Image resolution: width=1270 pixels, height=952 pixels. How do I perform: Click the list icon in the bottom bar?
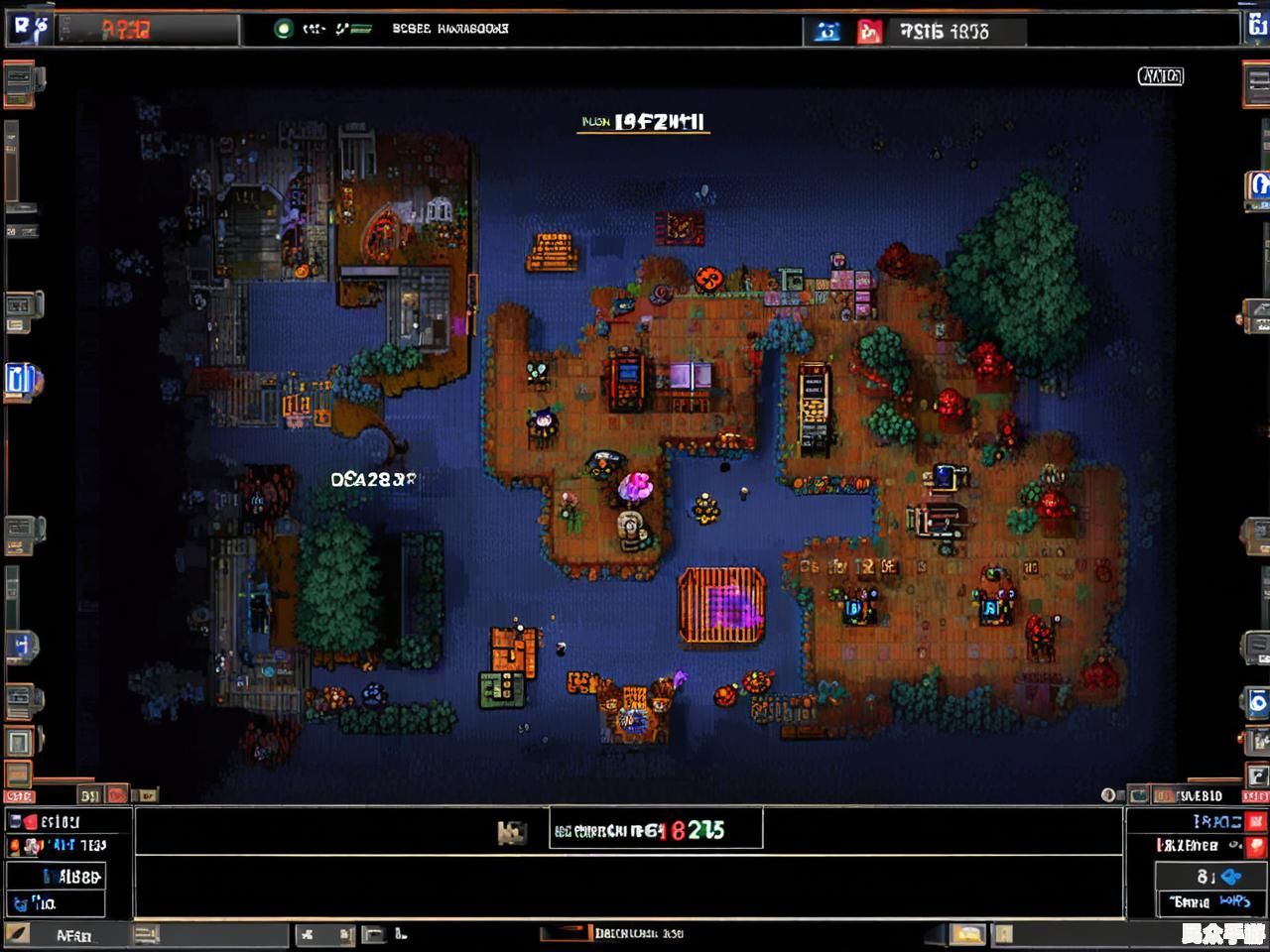(x=147, y=934)
